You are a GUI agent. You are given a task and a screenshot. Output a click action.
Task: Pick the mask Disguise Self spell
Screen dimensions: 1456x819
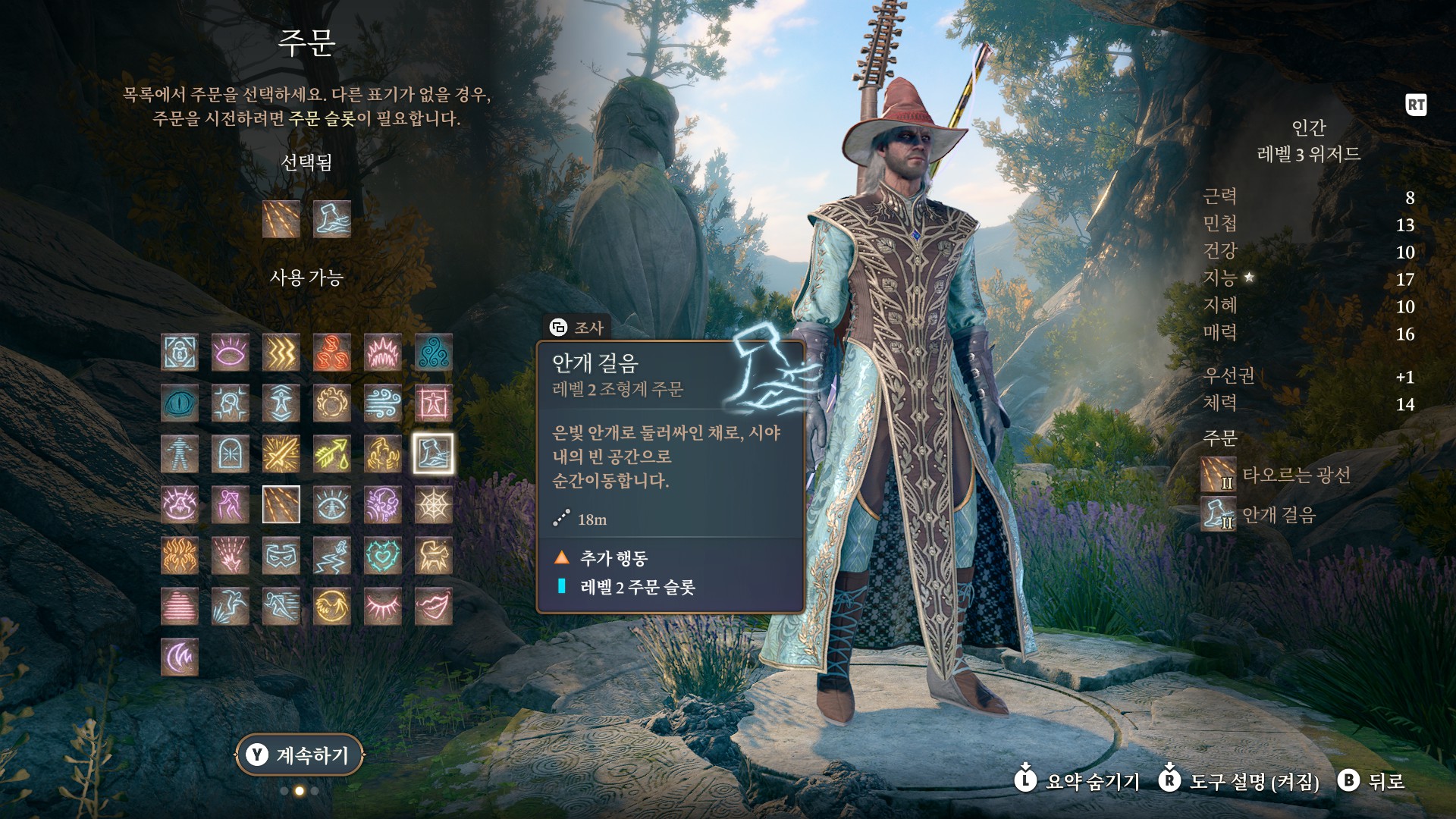coord(281,556)
